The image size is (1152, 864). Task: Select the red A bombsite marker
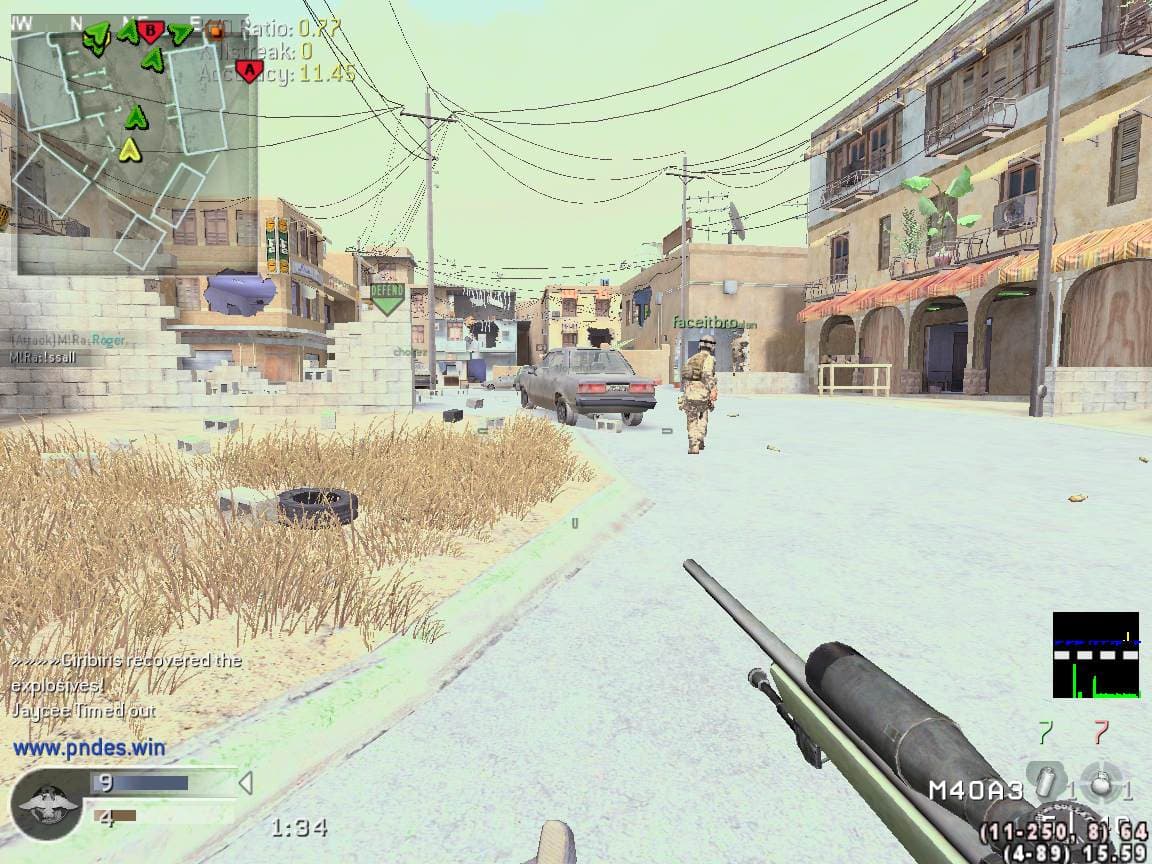[250, 70]
